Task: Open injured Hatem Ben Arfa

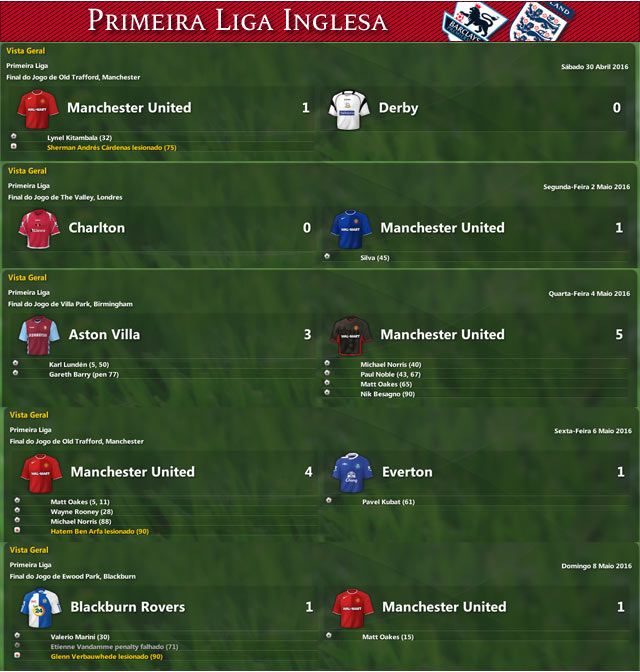Action: point(99,531)
